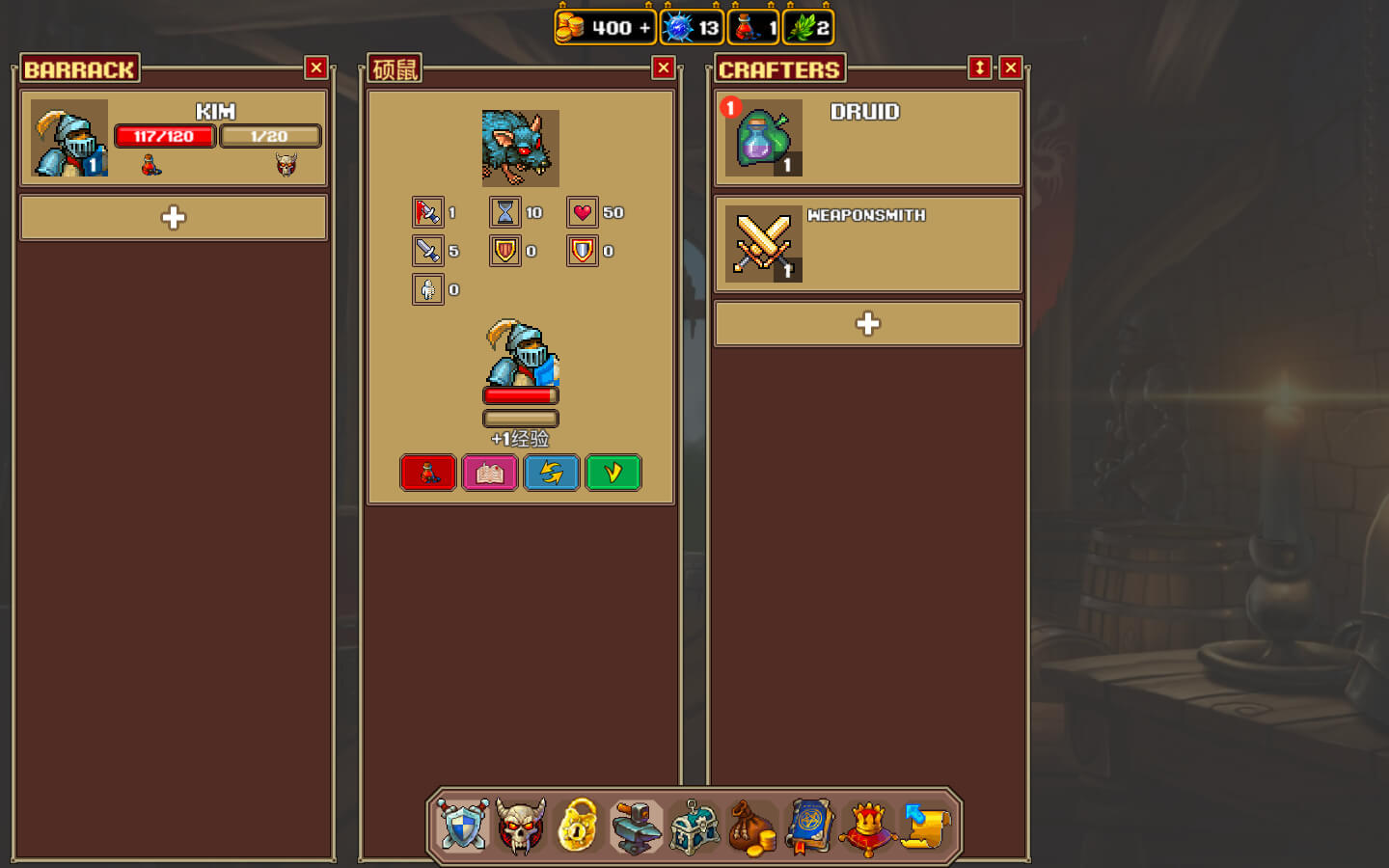Select Kim the knight in the barrack
1389x868 pixels.
coord(174,138)
